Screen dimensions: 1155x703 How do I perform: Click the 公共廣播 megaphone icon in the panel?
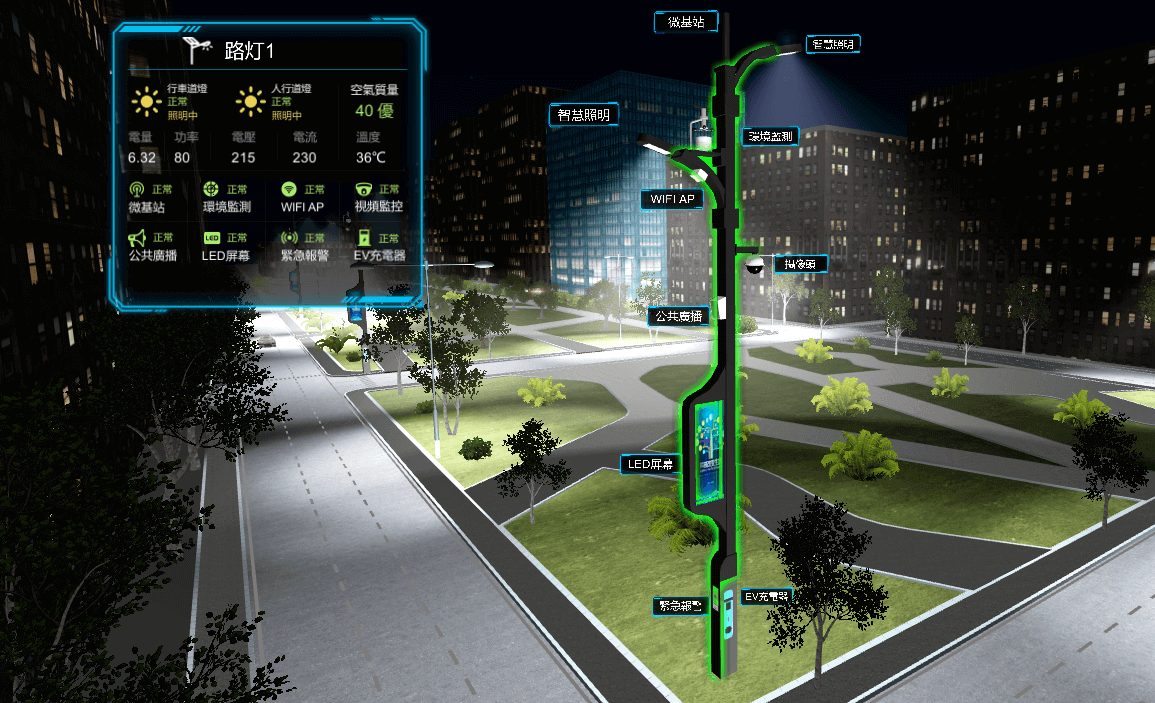[137, 238]
